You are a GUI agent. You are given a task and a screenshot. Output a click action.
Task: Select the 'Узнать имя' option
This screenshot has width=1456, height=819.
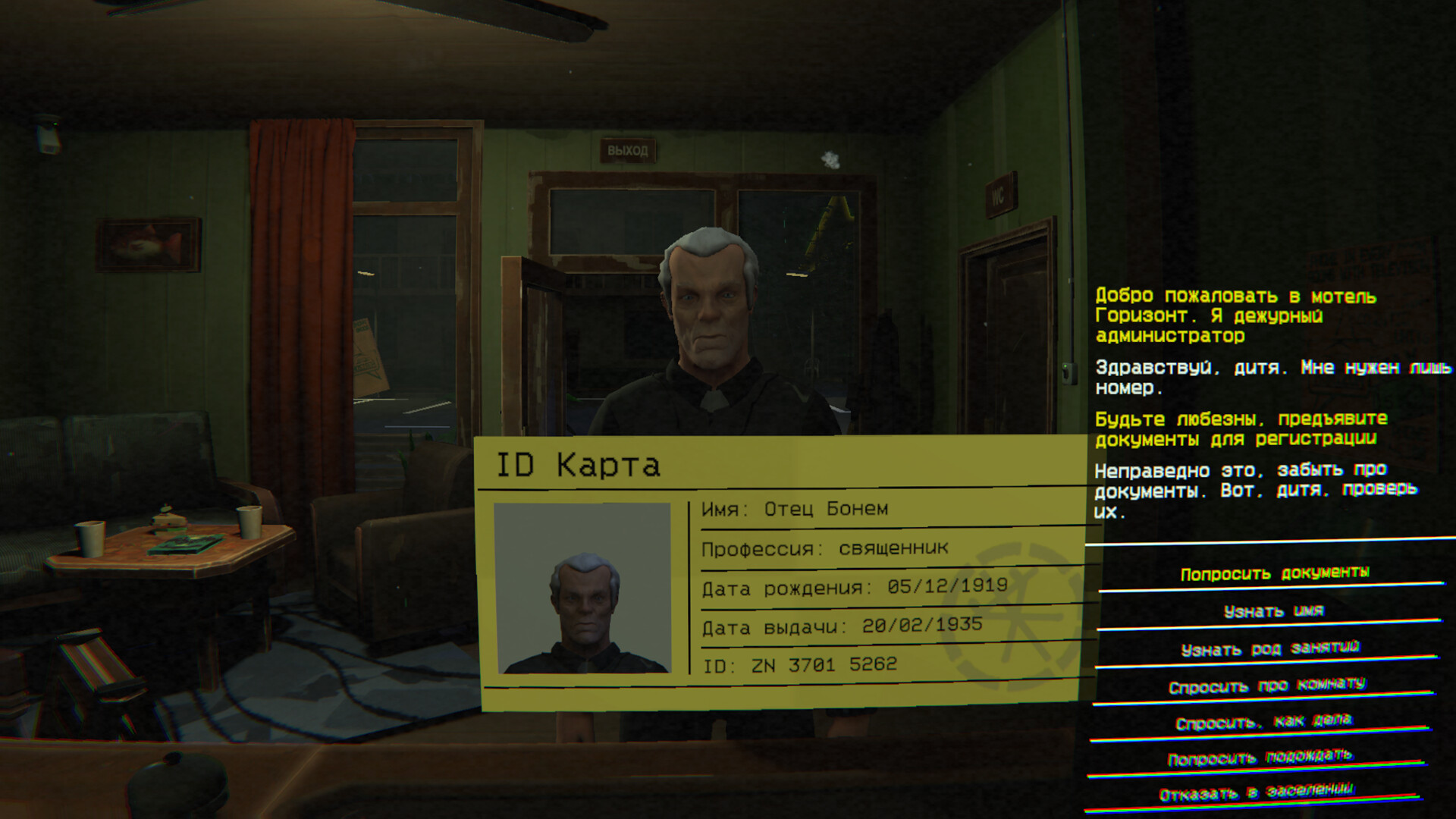pos(1273,611)
